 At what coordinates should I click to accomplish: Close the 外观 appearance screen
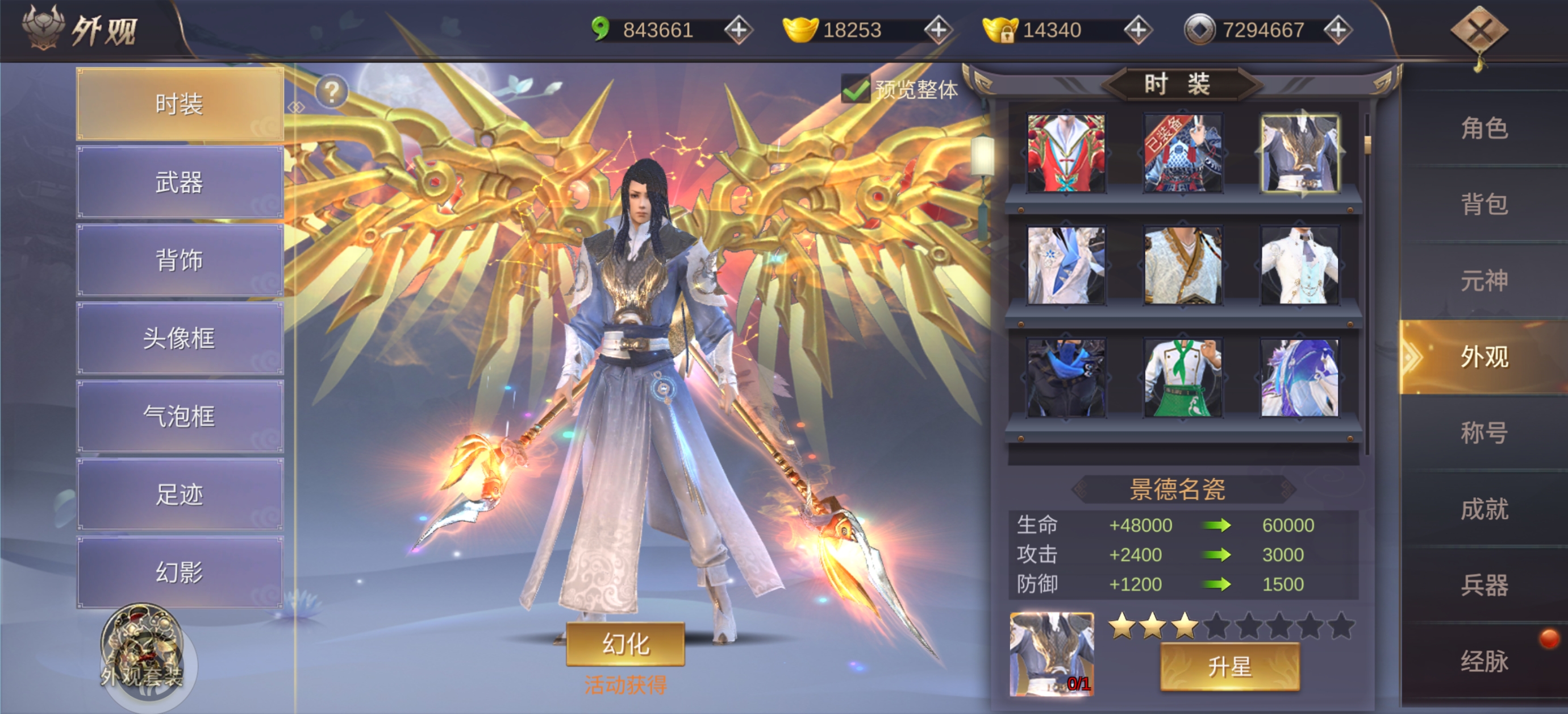pyautogui.click(x=1478, y=31)
